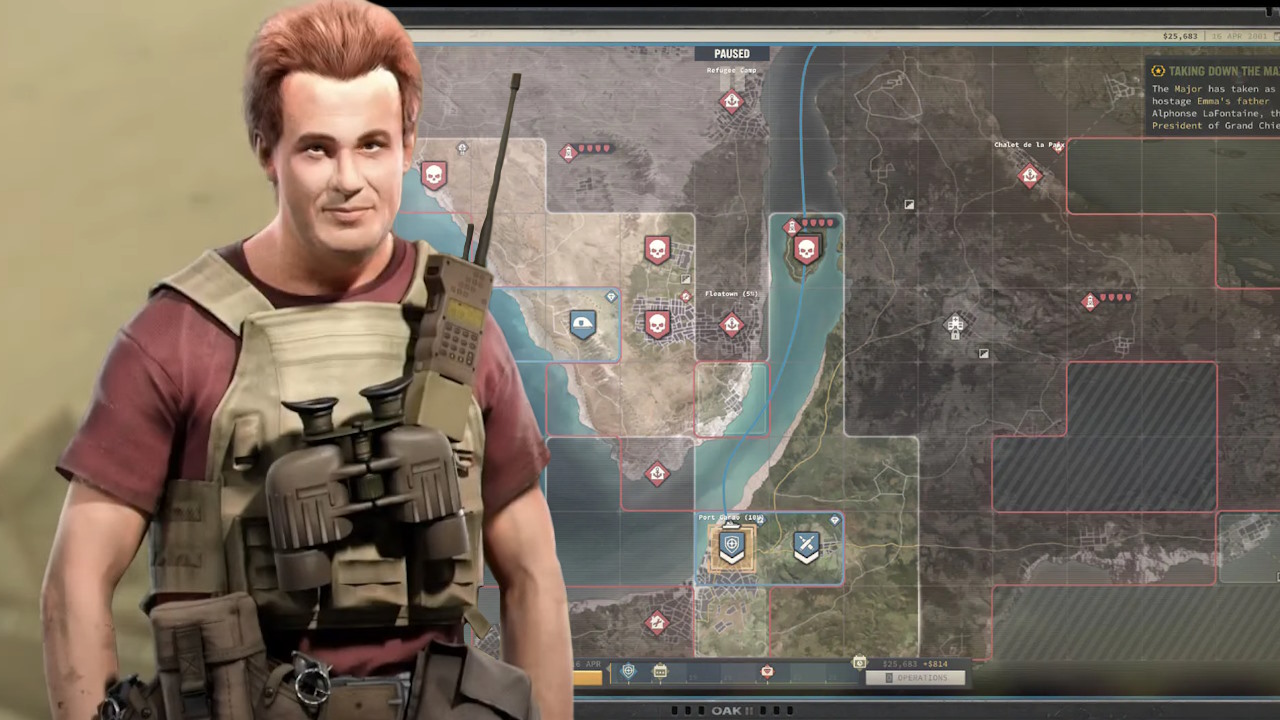The width and height of the screenshot is (1280, 720).
Task: Click the Major link in the quest description
Action: 1189,89
